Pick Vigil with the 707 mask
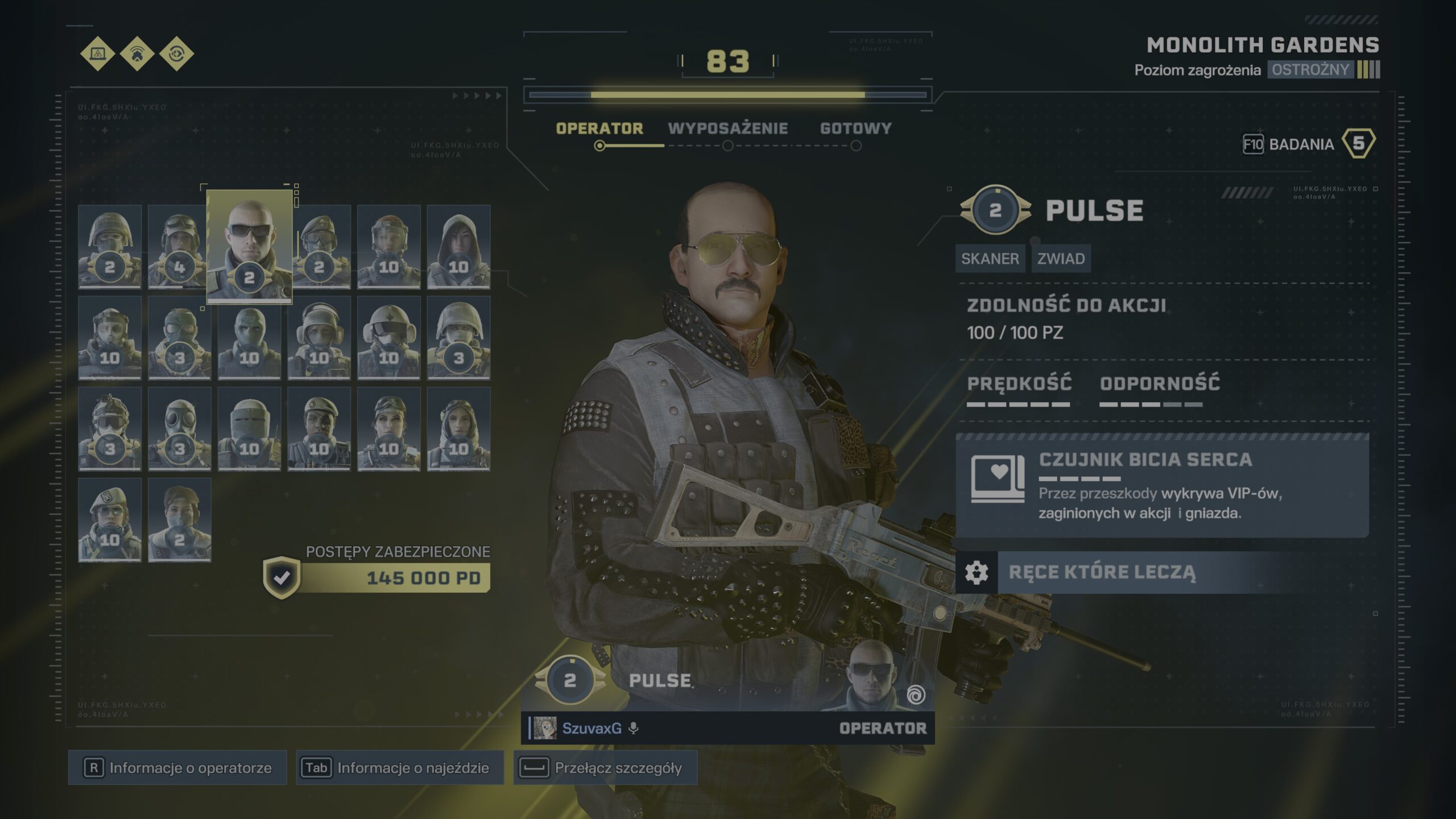This screenshot has height=819, width=1456. tap(249, 338)
